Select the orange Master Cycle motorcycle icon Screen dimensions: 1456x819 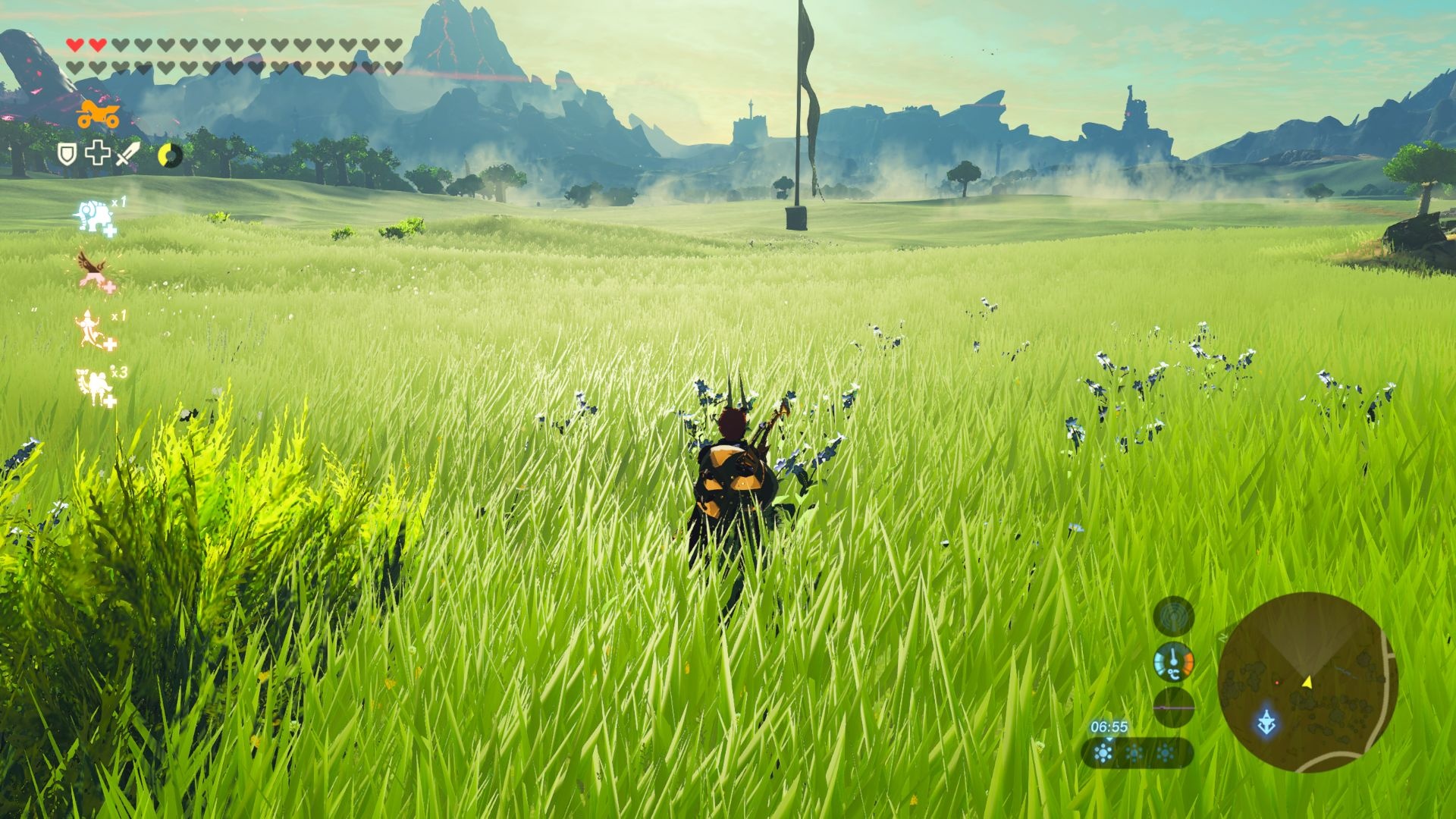(98, 115)
